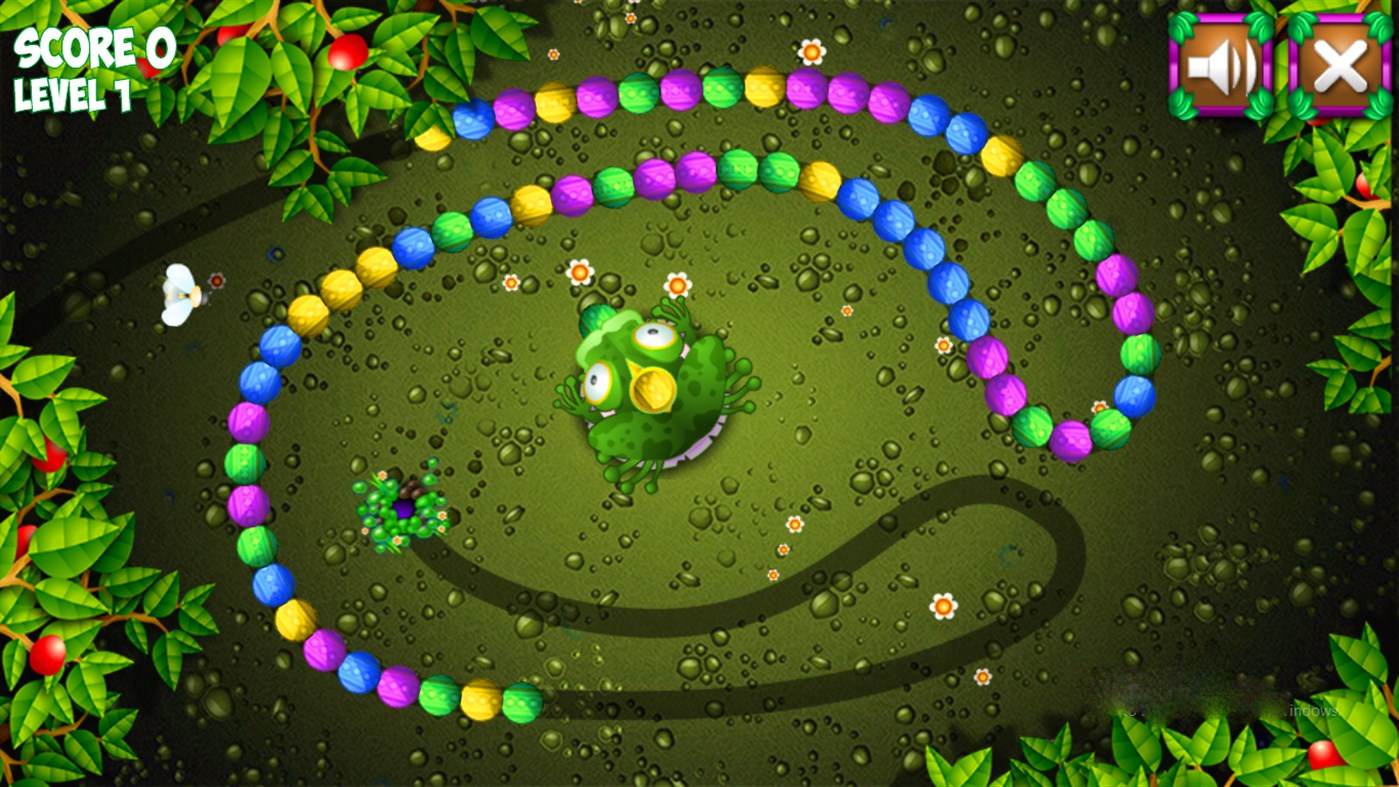Click the frog marble shooter
The image size is (1399, 787).
point(650,390)
